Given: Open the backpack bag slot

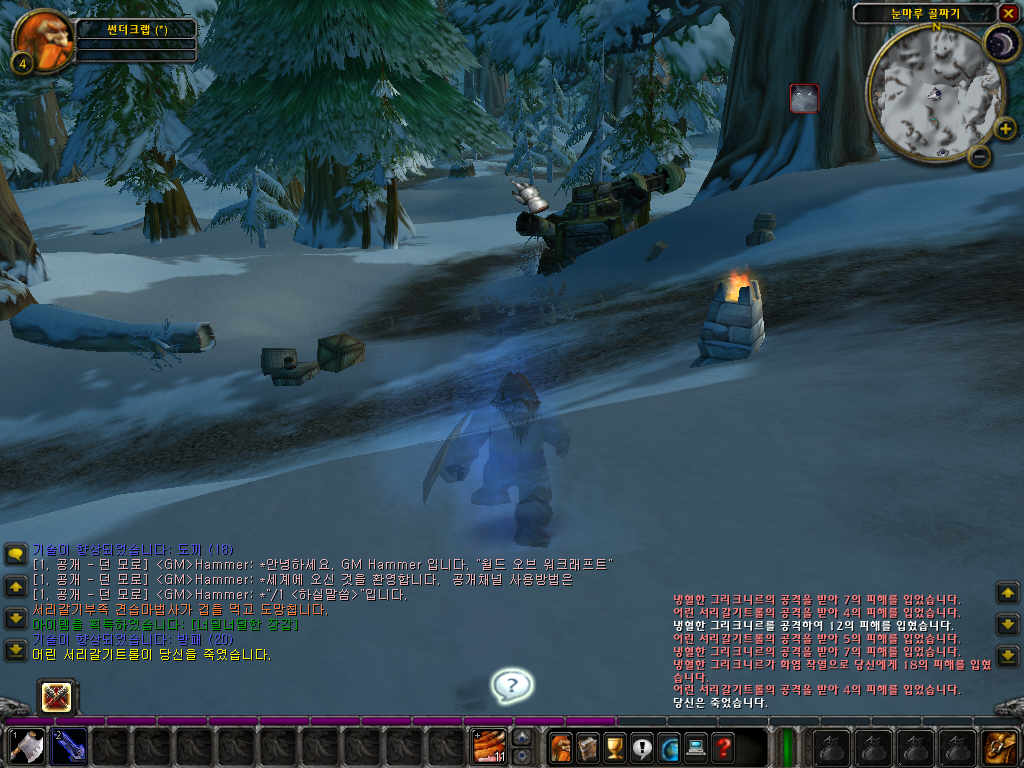Looking at the screenshot, I should point(999,747).
